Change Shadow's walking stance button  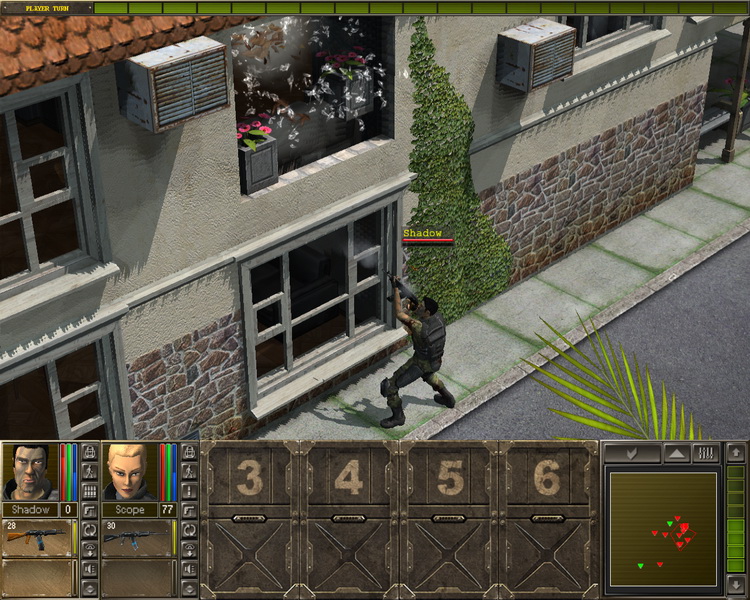(89, 471)
